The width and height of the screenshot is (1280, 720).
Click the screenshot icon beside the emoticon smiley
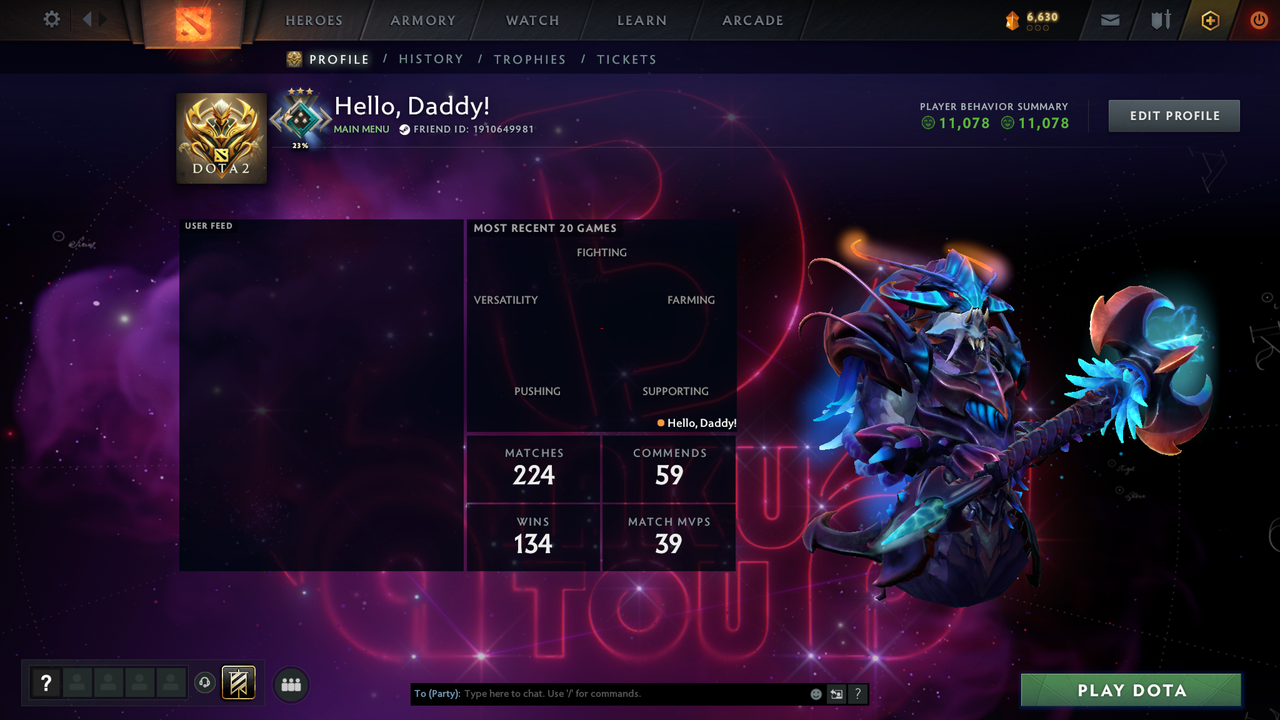click(836, 693)
